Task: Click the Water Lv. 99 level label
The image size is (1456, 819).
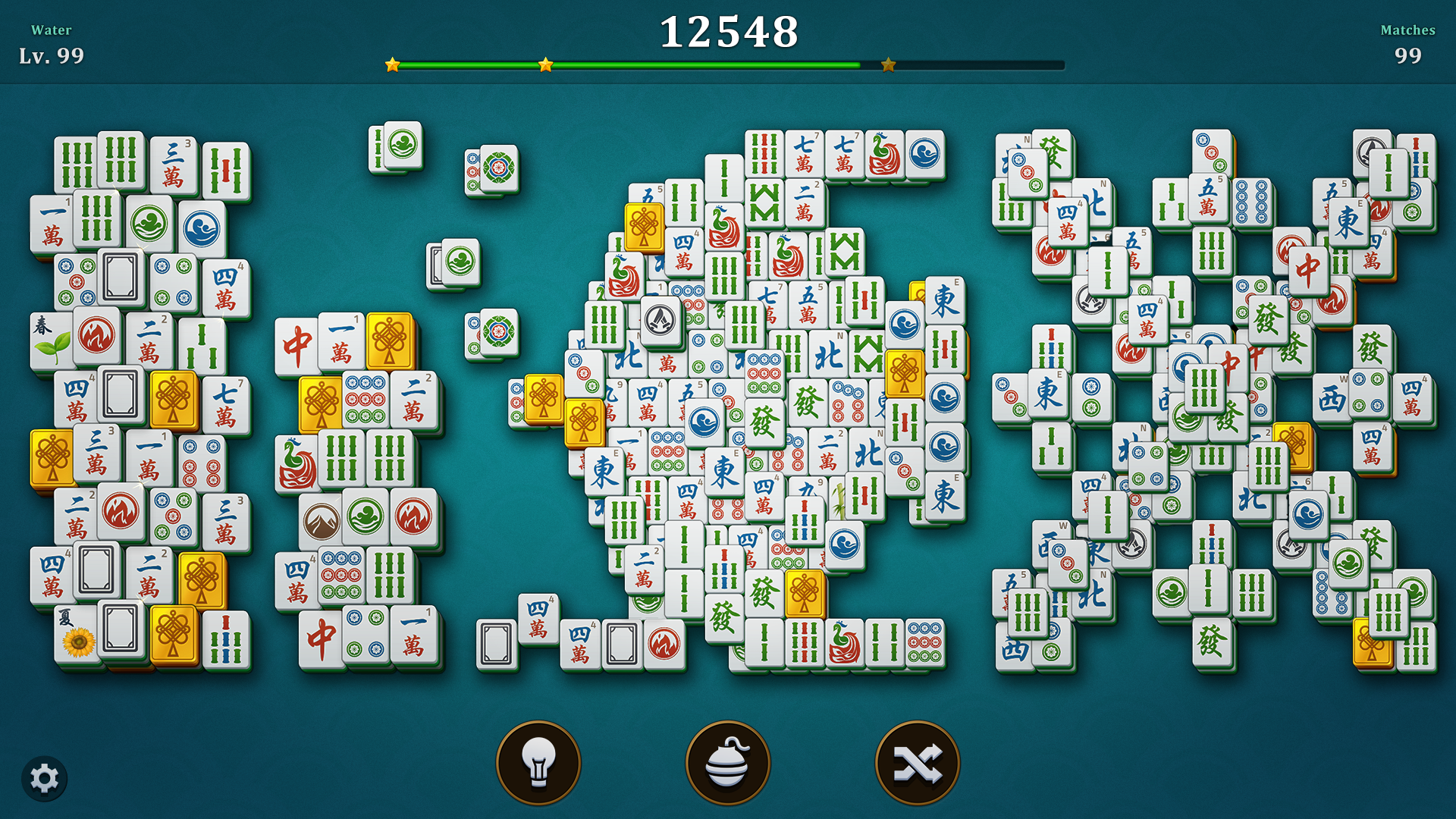Action: 51,43
